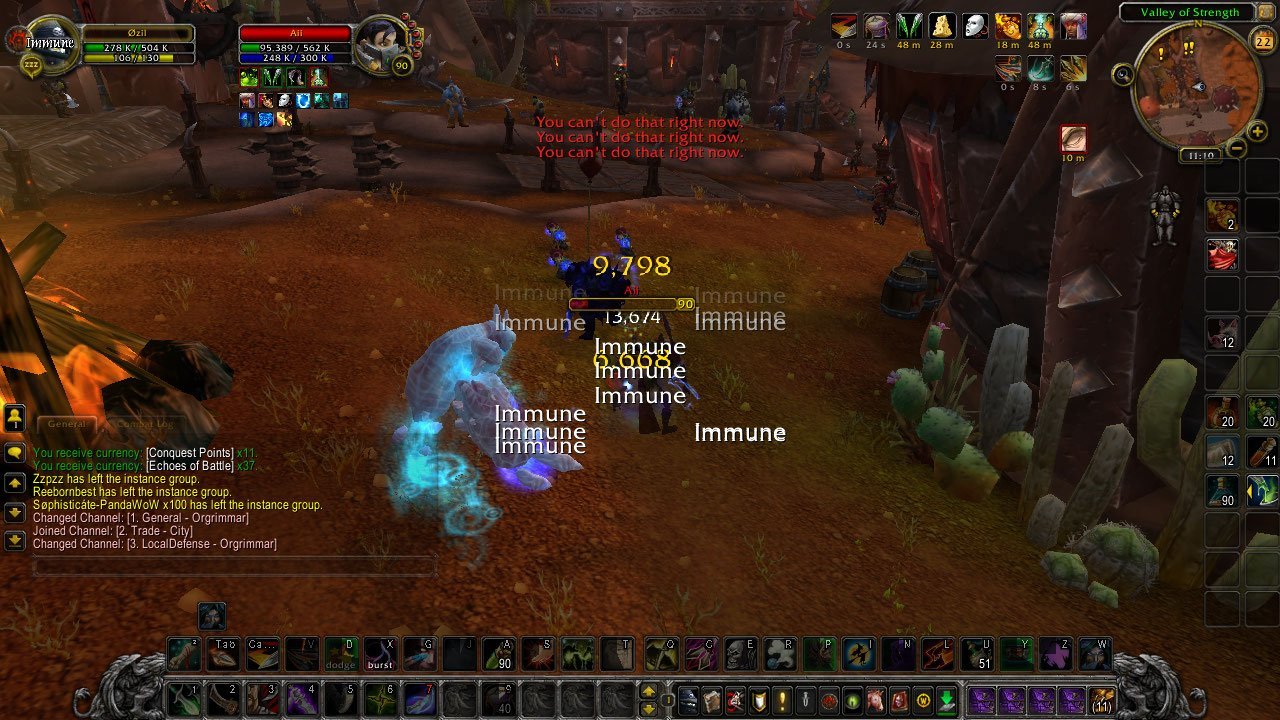
Task: Select the Aii target portrait
Action: (x=382, y=43)
